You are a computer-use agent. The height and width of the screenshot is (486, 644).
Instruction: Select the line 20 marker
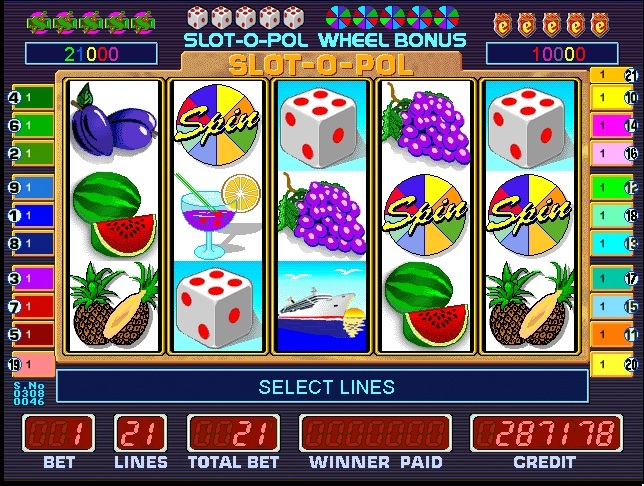[614, 364]
